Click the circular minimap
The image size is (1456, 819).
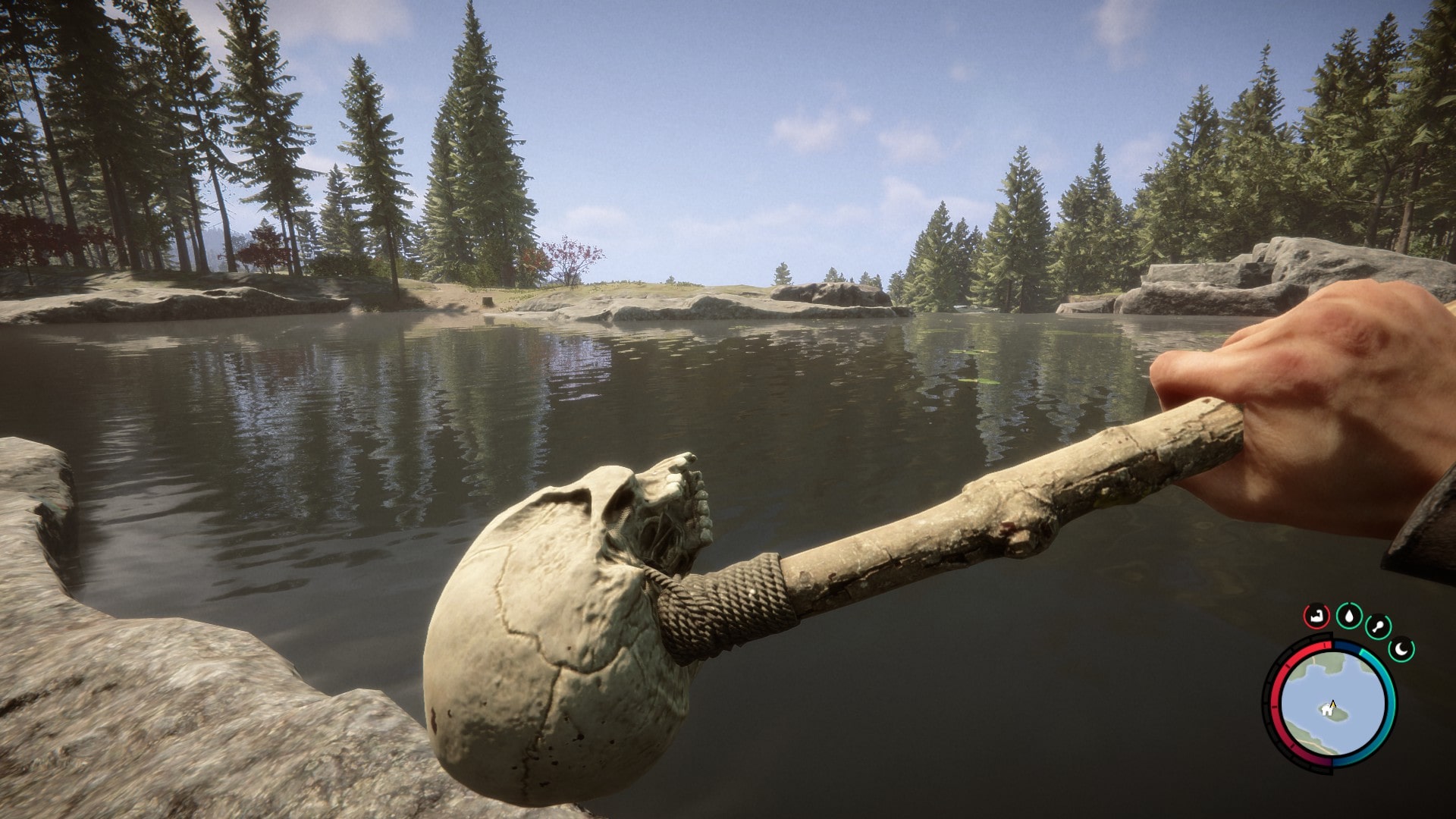(x=1332, y=704)
